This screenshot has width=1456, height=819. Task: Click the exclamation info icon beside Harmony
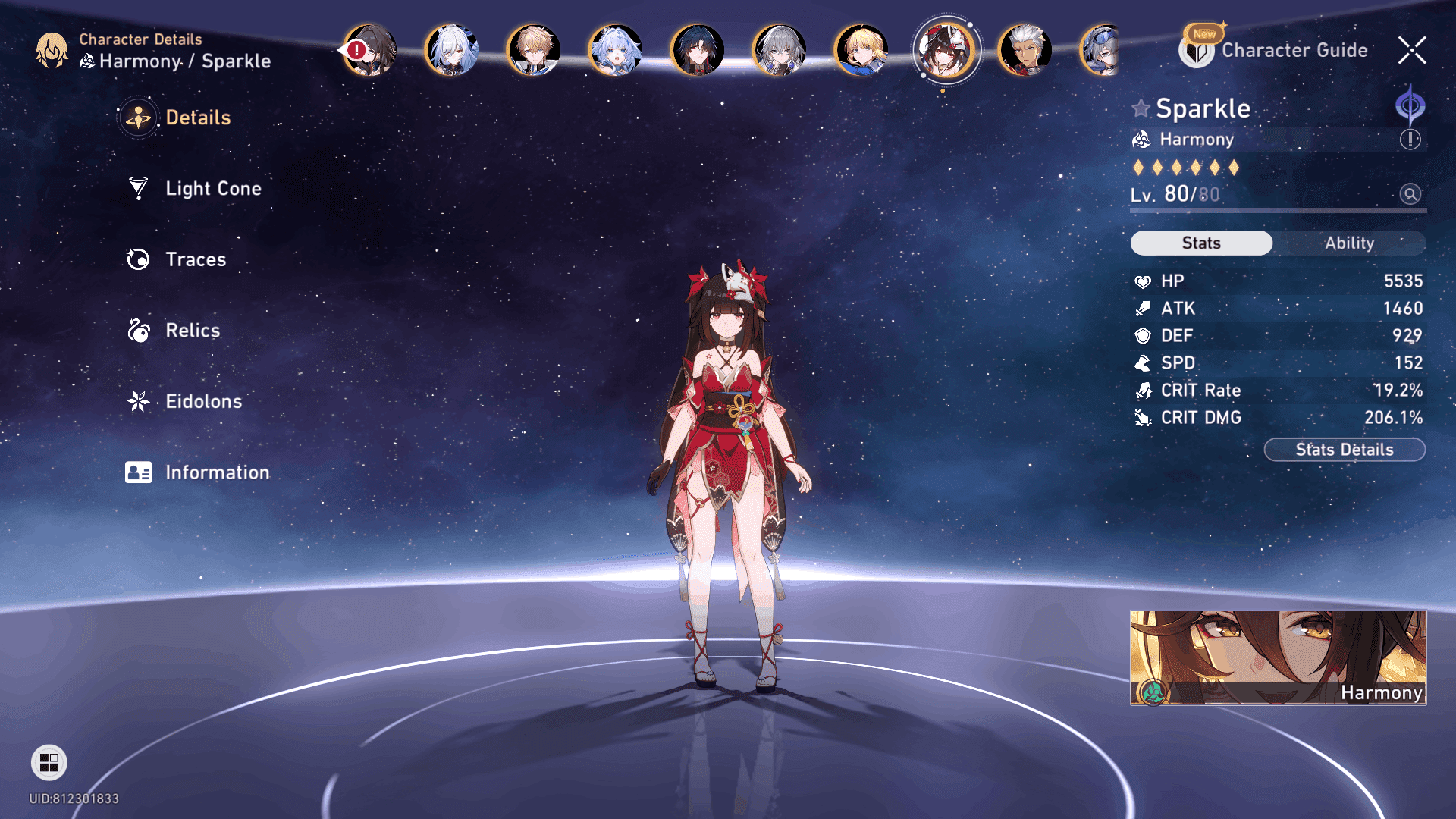click(1410, 140)
